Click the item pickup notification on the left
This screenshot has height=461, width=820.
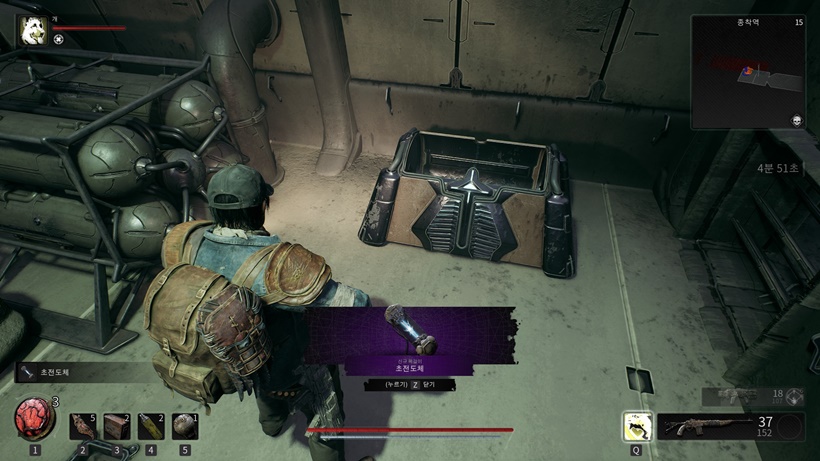(x=70, y=373)
